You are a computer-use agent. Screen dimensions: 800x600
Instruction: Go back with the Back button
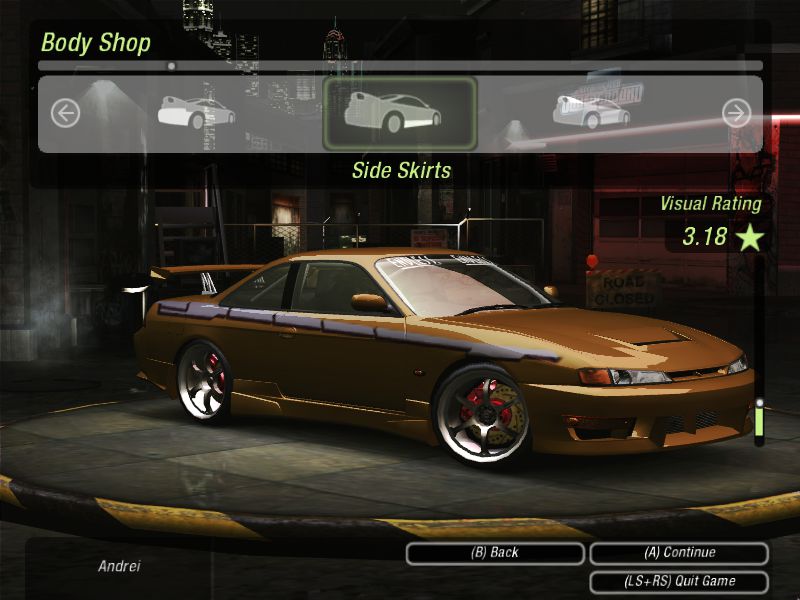(495, 553)
